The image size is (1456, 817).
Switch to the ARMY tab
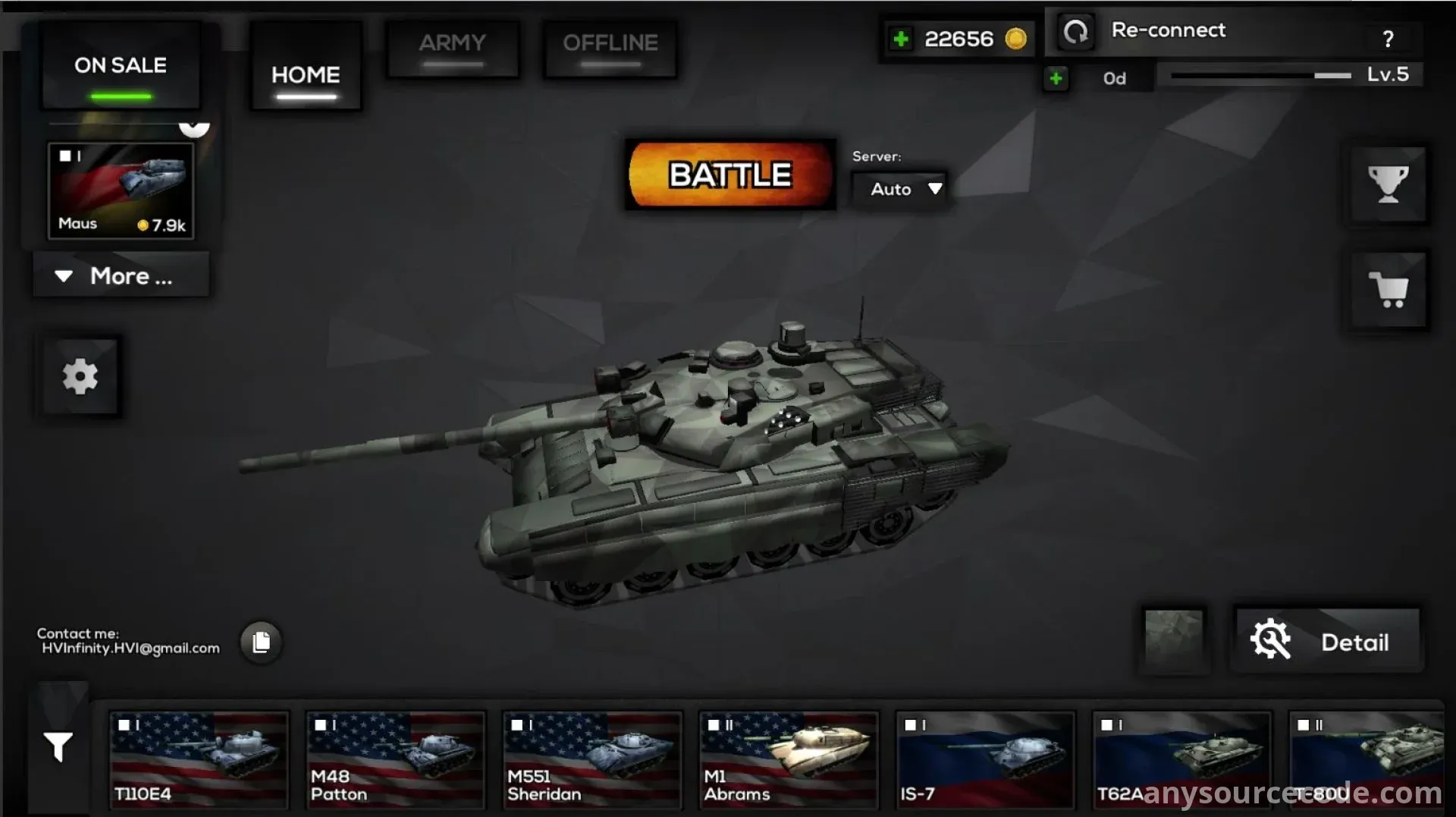coord(453,49)
